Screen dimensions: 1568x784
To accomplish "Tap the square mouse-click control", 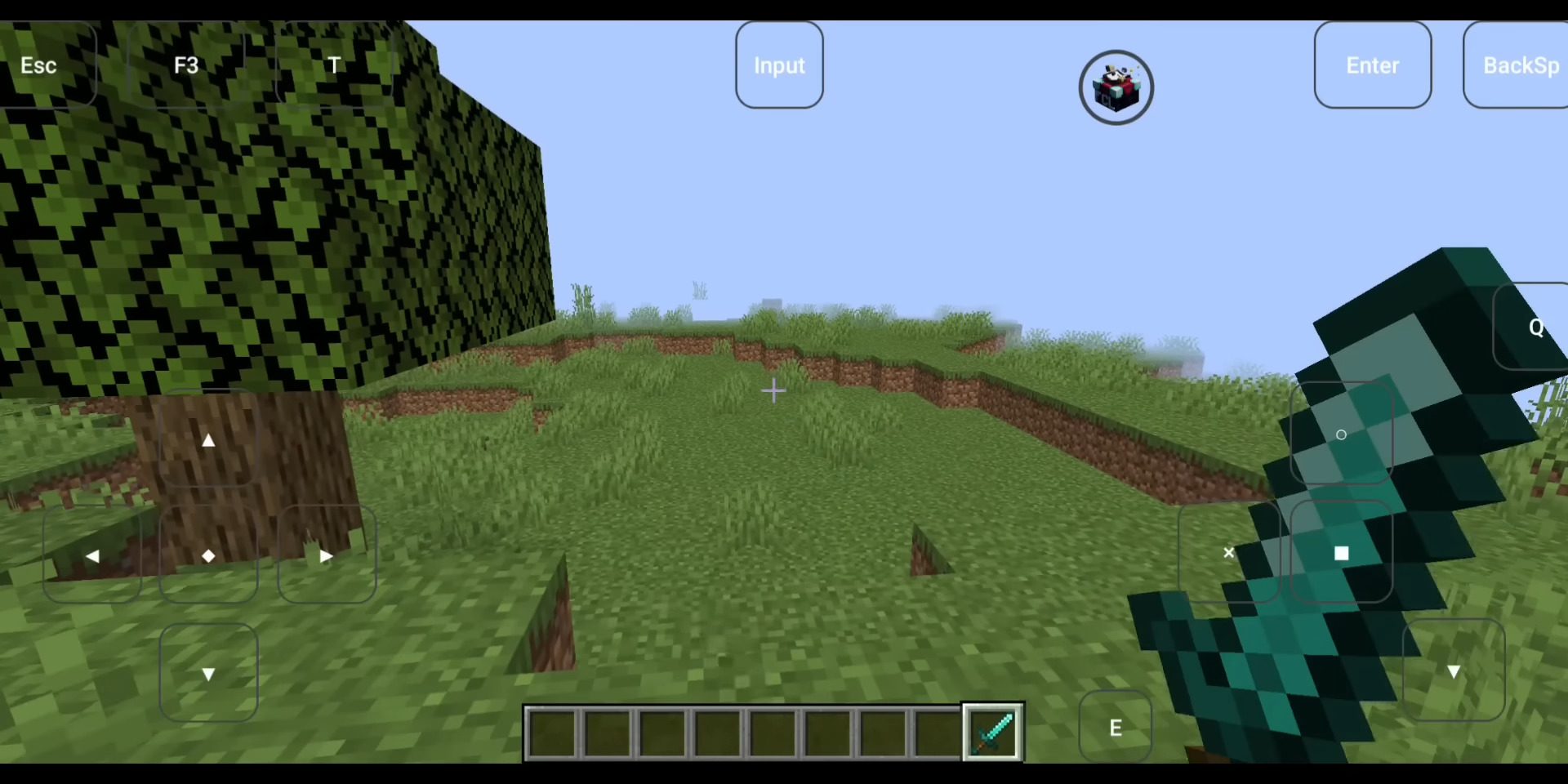I will [x=1342, y=553].
